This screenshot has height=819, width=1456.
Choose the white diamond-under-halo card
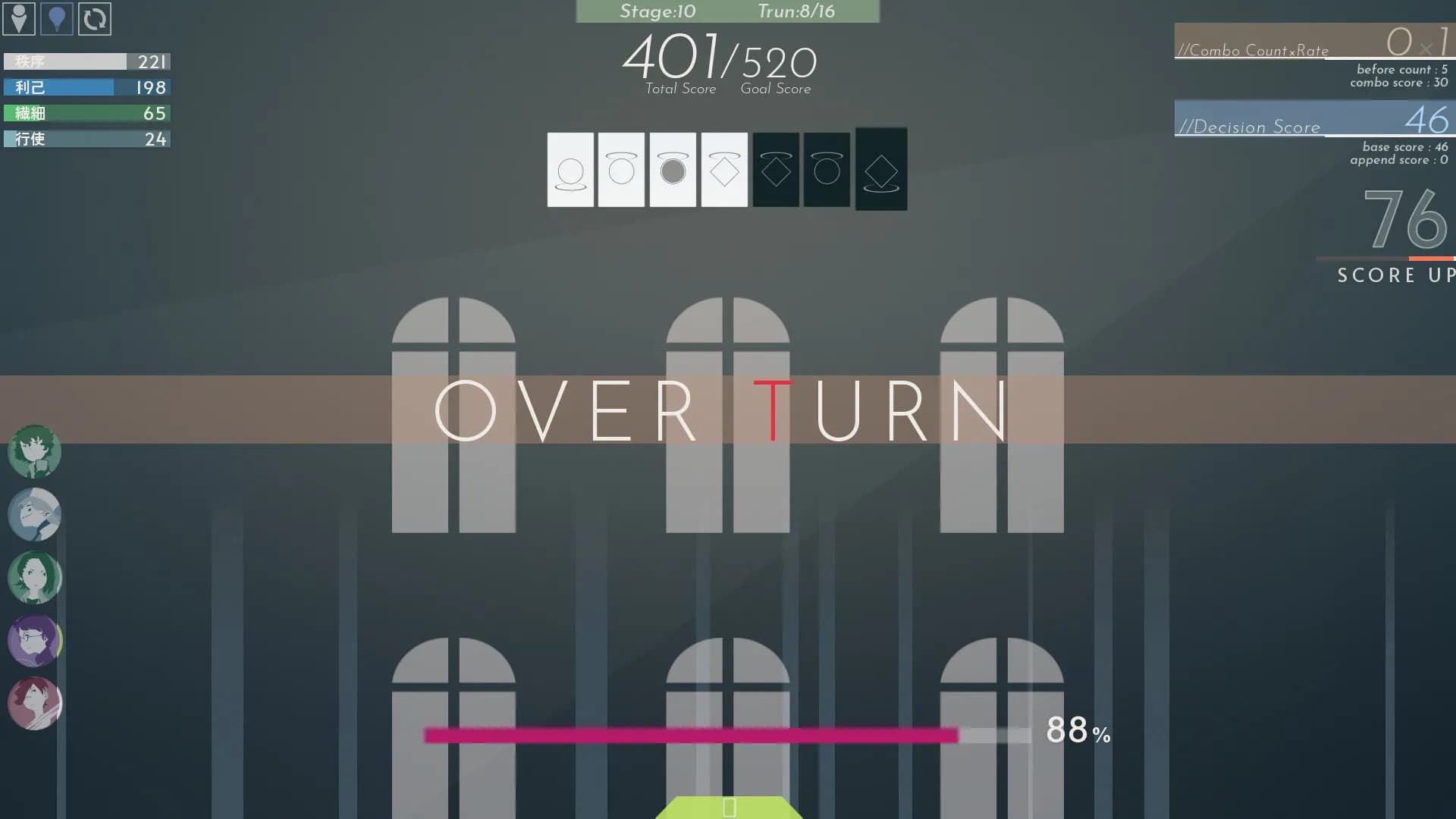(x=723, y=170)
